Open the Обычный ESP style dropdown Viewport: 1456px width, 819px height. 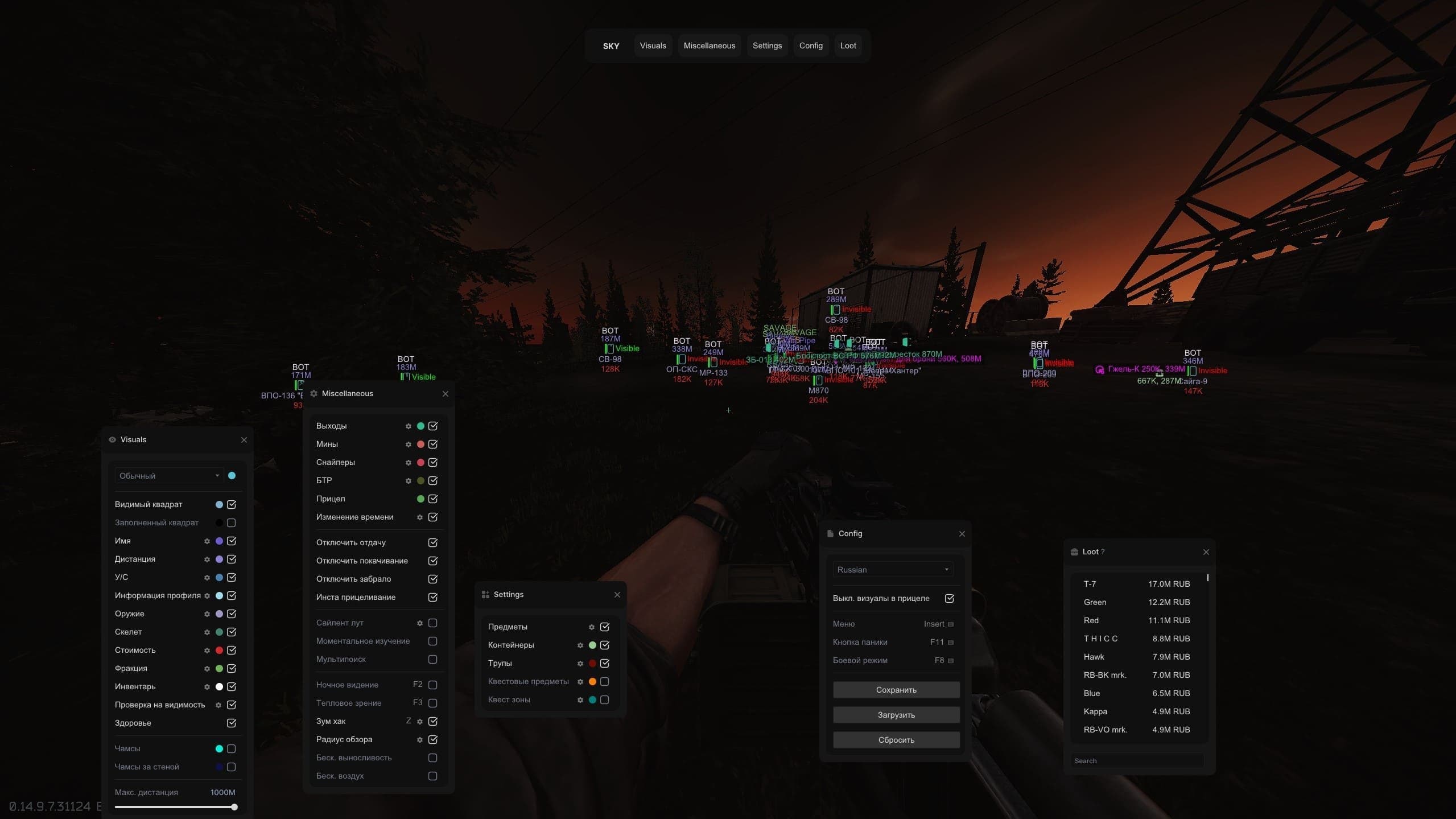(168, 475)
